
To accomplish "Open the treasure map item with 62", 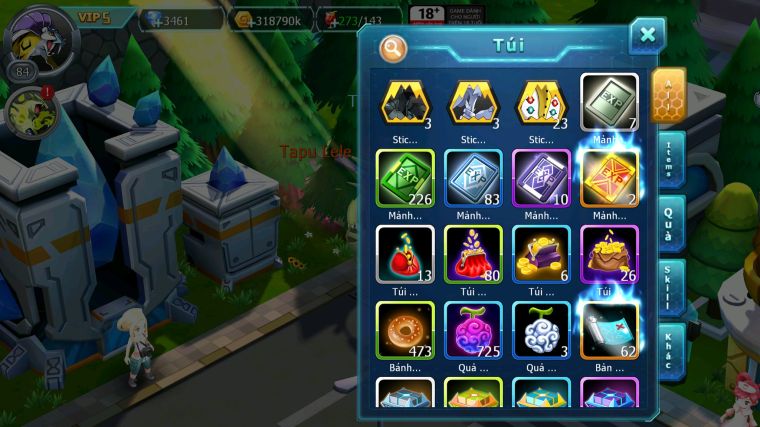I will (609, 330).
